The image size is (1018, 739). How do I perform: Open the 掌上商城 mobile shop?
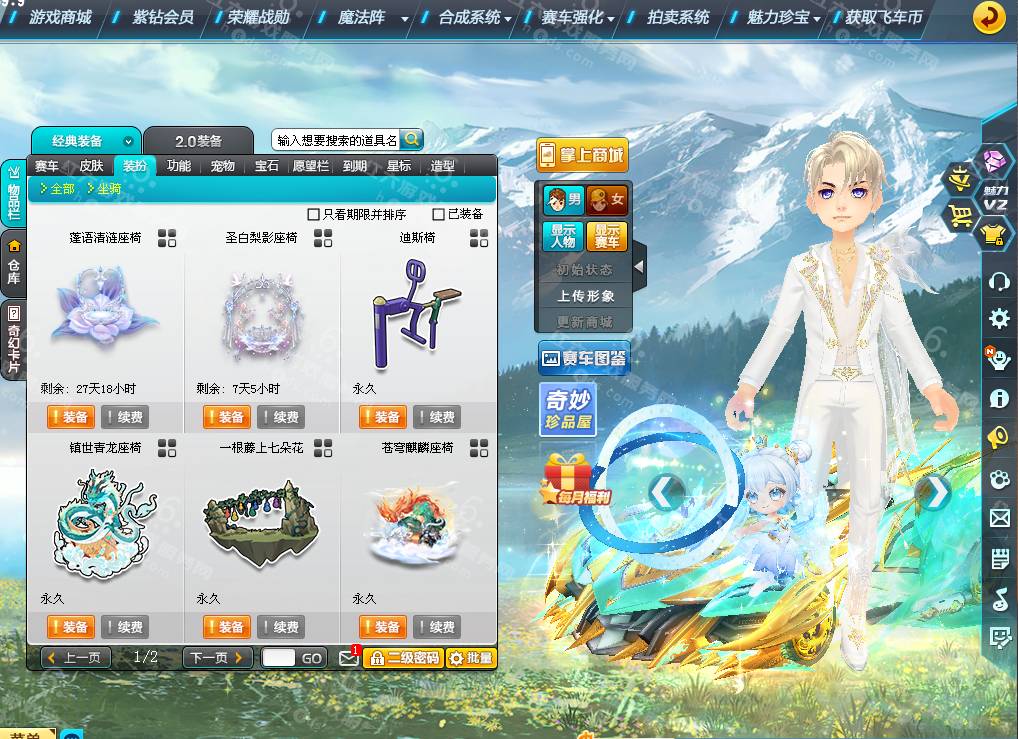click(582, 155)
